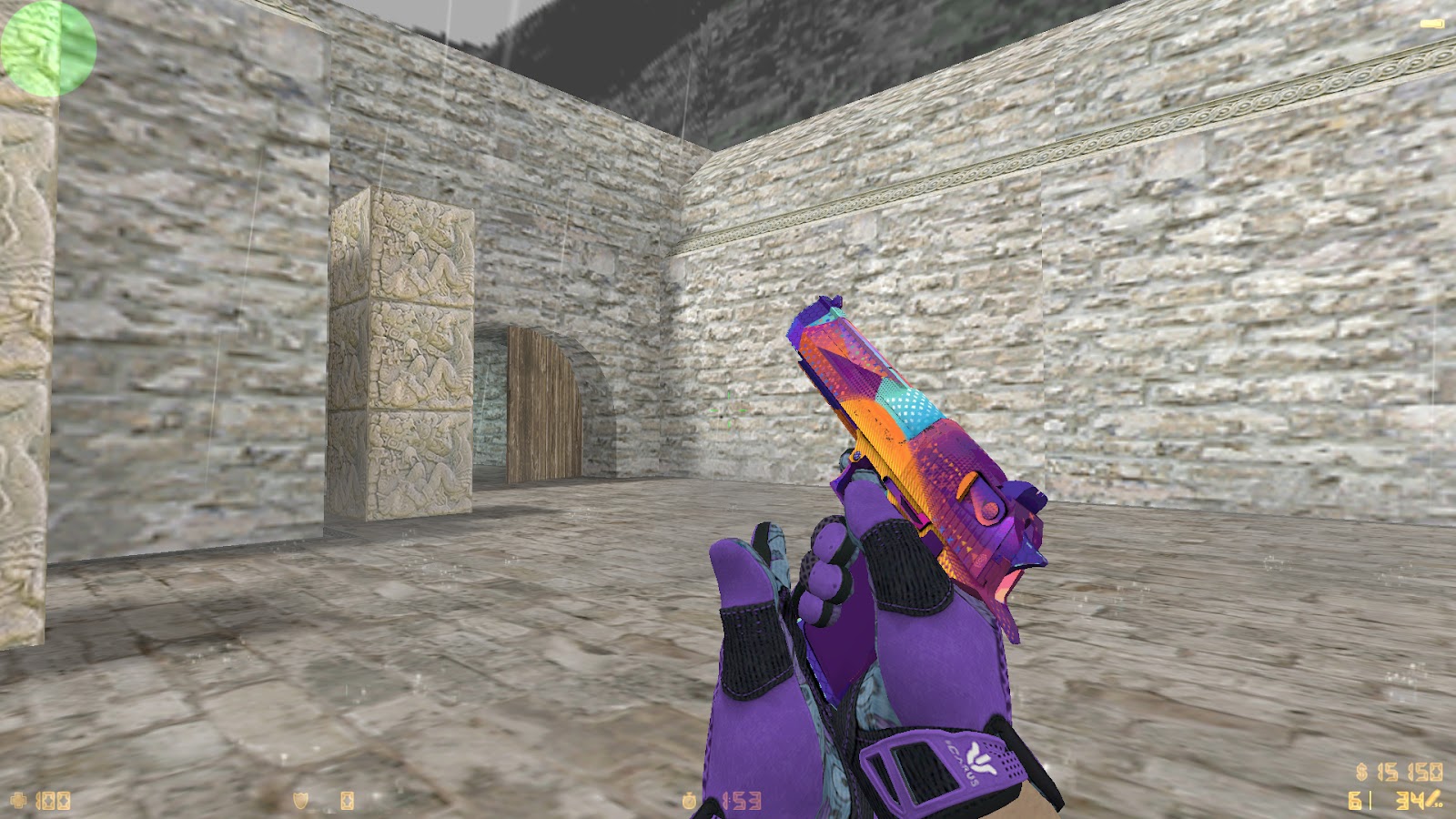Click the health cross icon
The height and width of the screenshot is (819, 1456).
coord(18,801)
